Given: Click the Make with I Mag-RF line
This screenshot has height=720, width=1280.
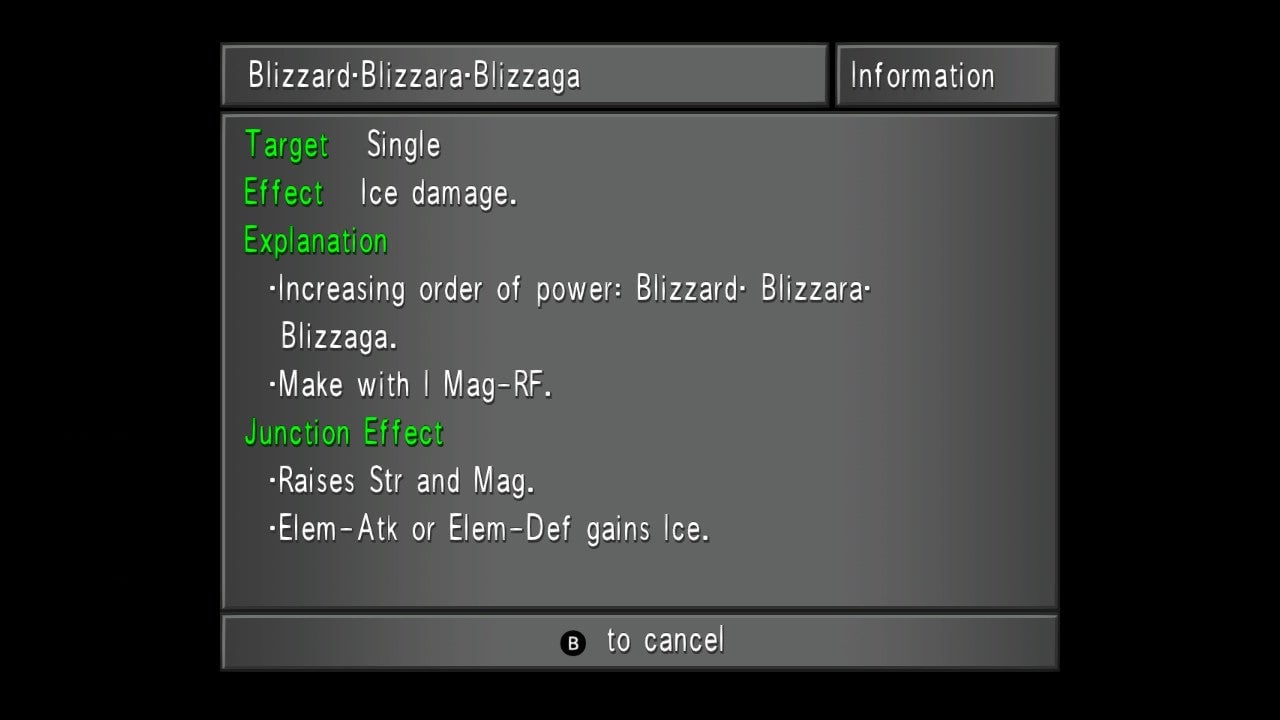Looking at the screenshot, I should tap(416, 385).
